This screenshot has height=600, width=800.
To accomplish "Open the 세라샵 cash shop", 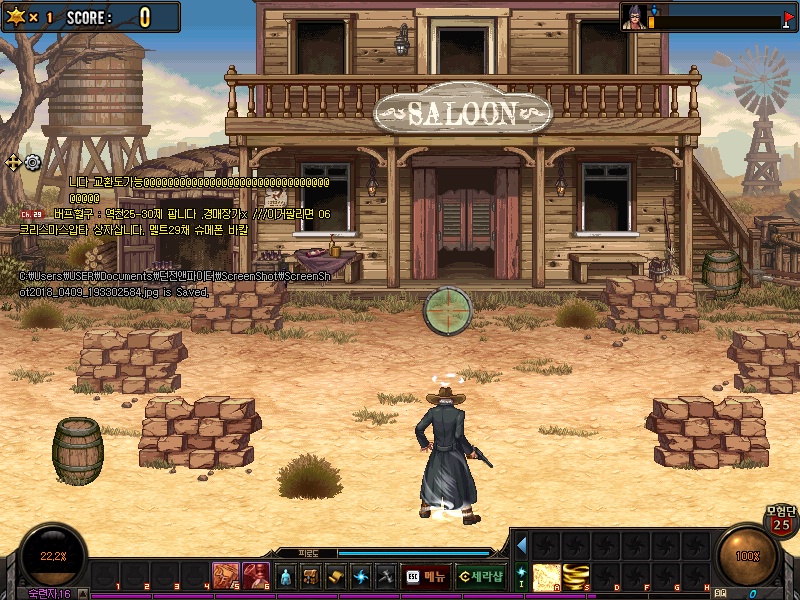I will (x=481, y=576).
